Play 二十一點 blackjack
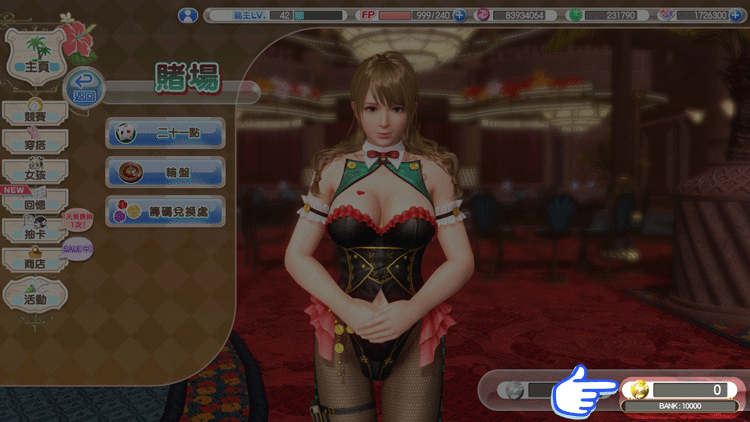Viewport: 750px width, 422px height. [165, 132]
